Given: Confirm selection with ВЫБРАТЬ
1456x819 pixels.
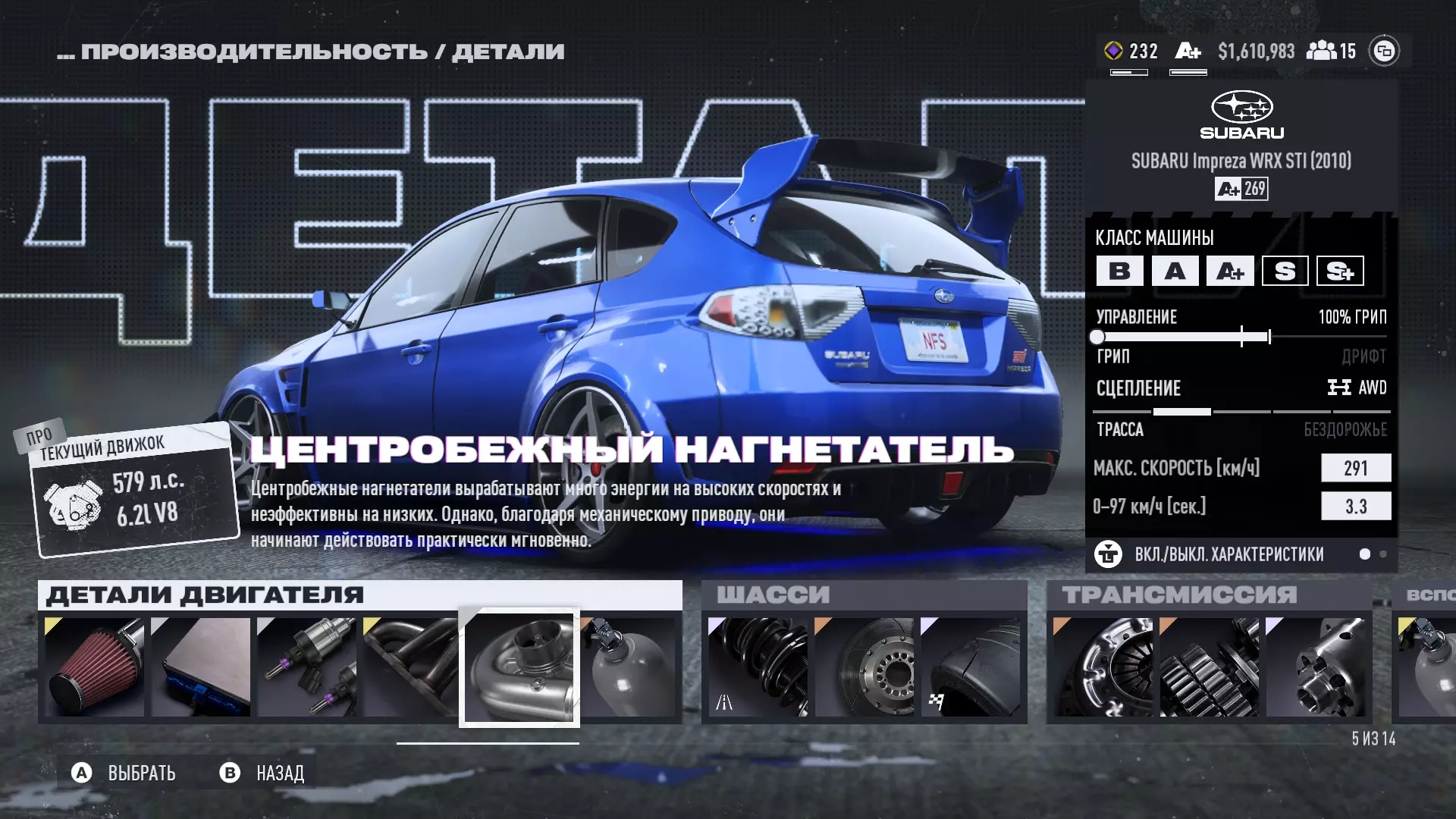Looking at the screenshot, I should (x=124, y=773).
